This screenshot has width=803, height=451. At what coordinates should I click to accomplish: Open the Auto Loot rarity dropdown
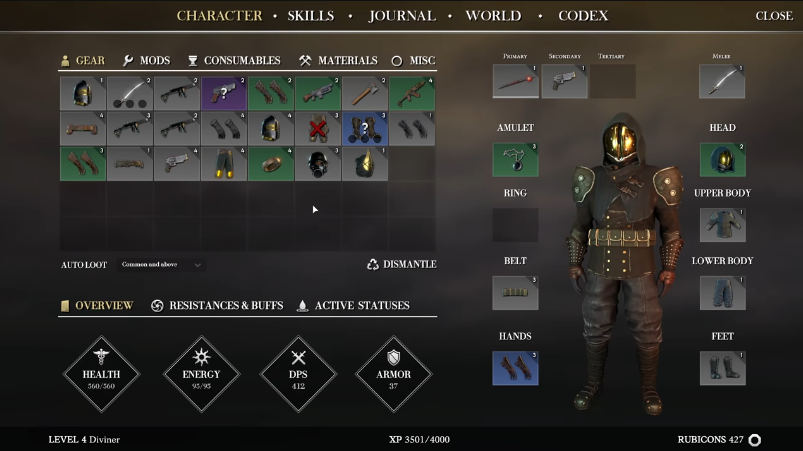click(x=162, y=265)
